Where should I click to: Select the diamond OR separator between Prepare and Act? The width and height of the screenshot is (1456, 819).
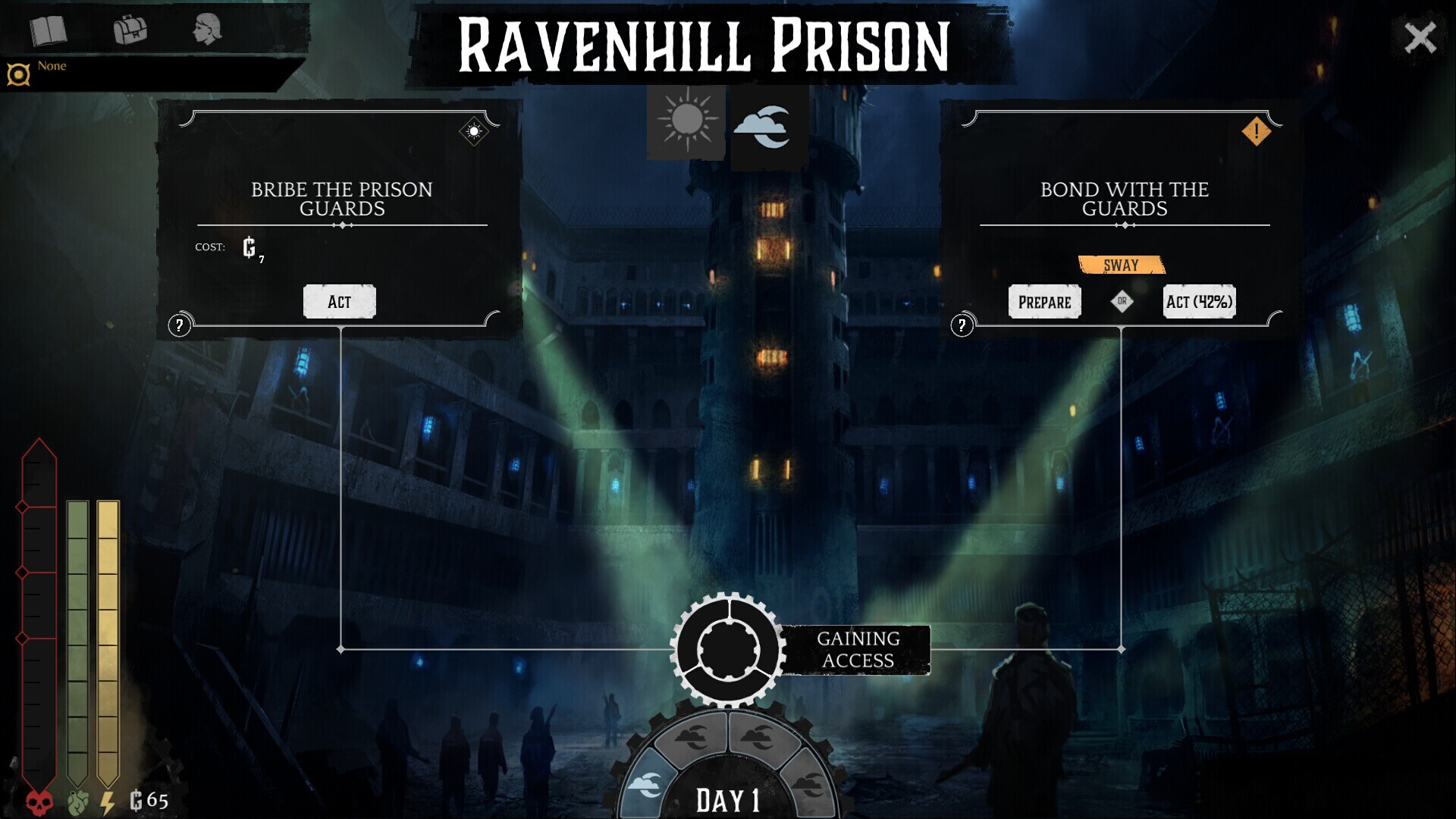click(1121, 301)
